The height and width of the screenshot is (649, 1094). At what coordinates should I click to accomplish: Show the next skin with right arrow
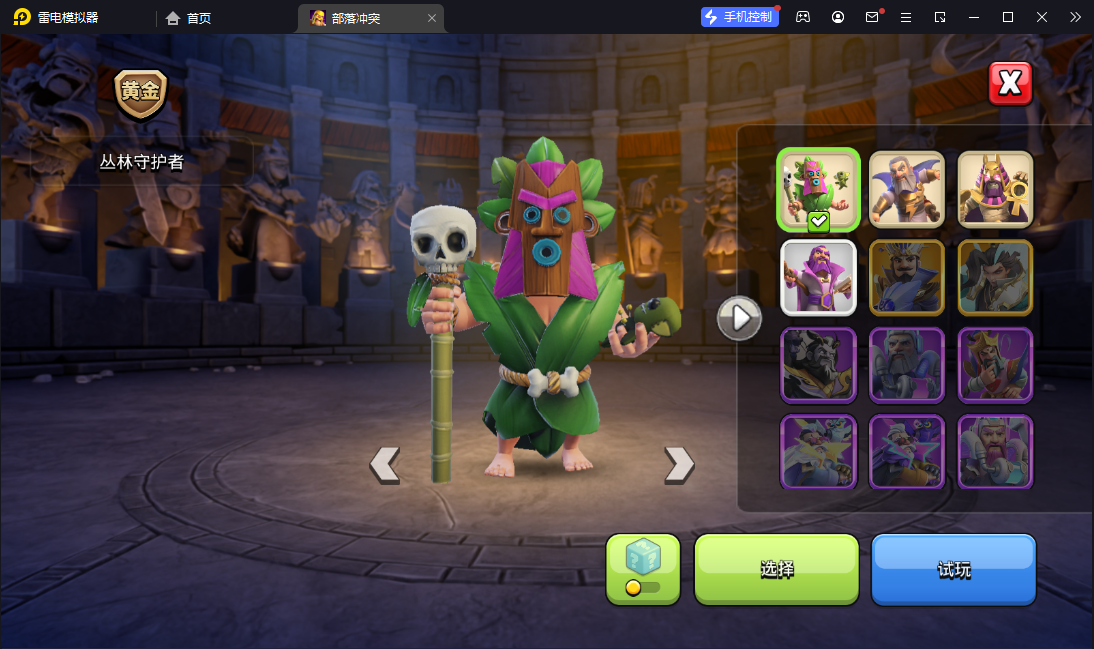679,464
